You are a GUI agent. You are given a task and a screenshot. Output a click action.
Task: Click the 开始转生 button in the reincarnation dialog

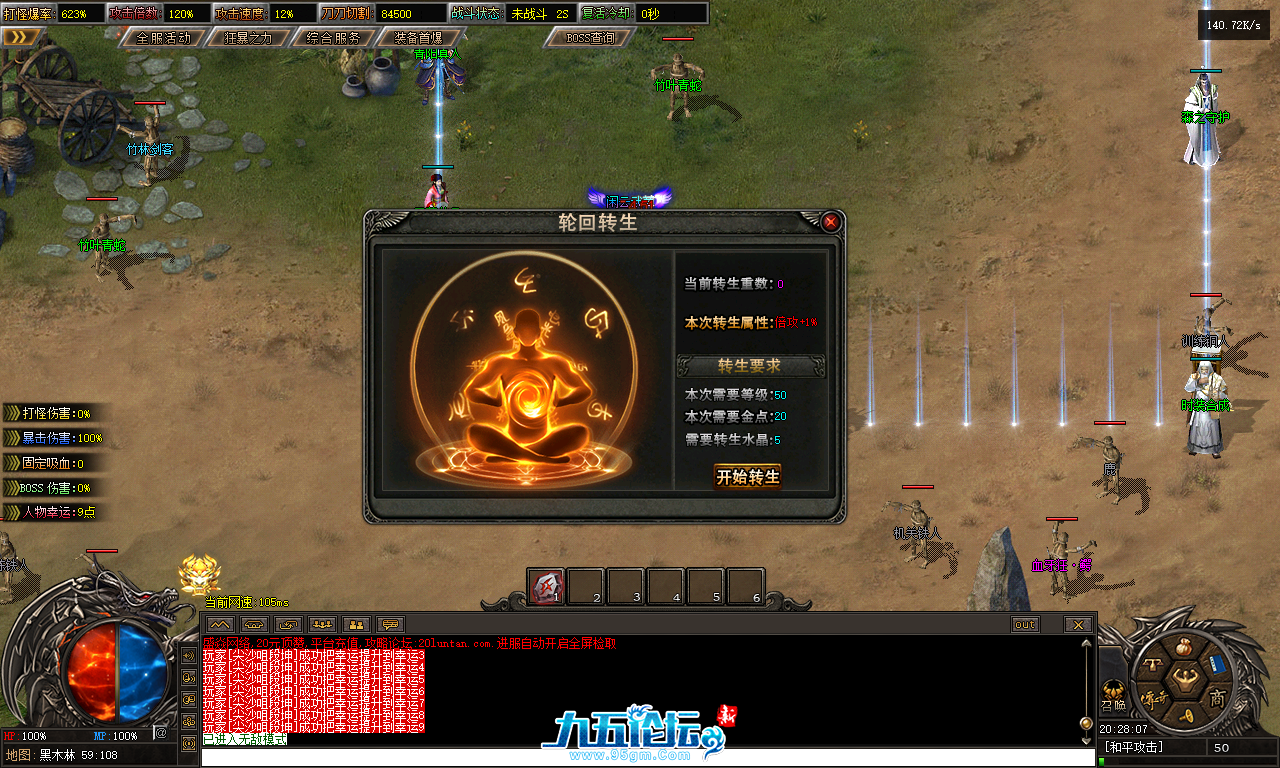click(x=748, y=477)
